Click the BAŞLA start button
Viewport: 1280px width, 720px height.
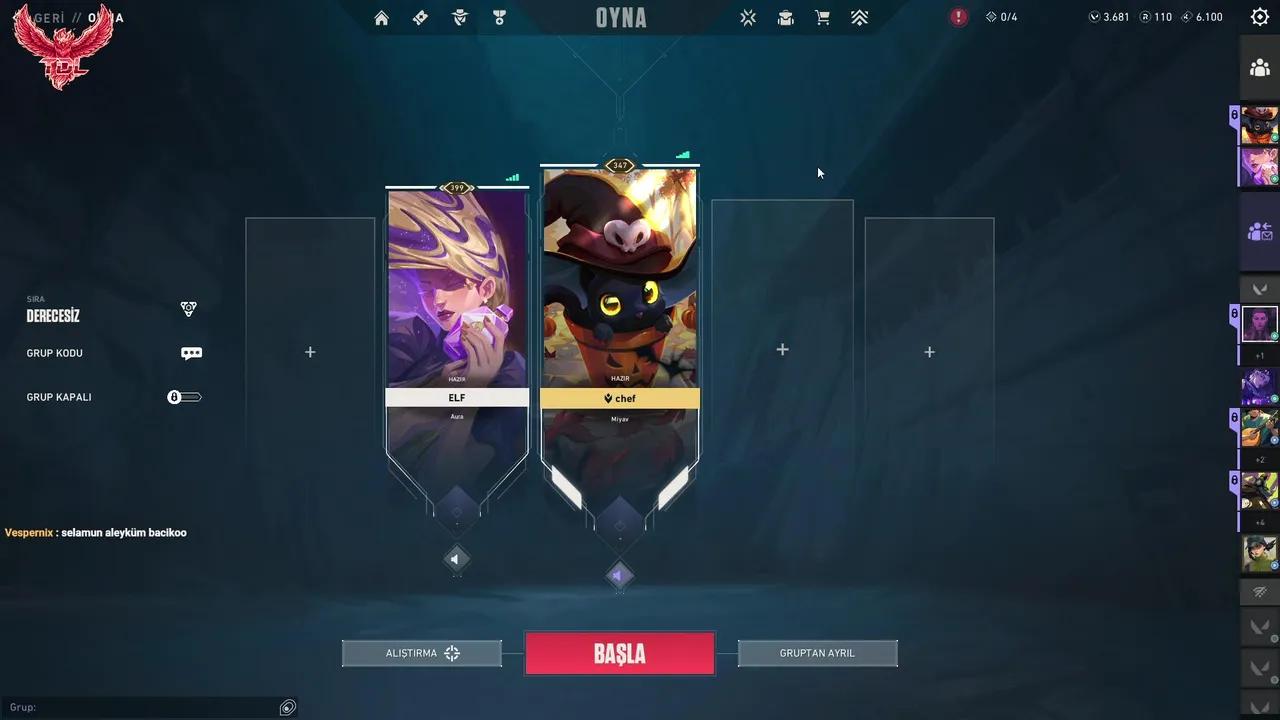tap(620, 653)
